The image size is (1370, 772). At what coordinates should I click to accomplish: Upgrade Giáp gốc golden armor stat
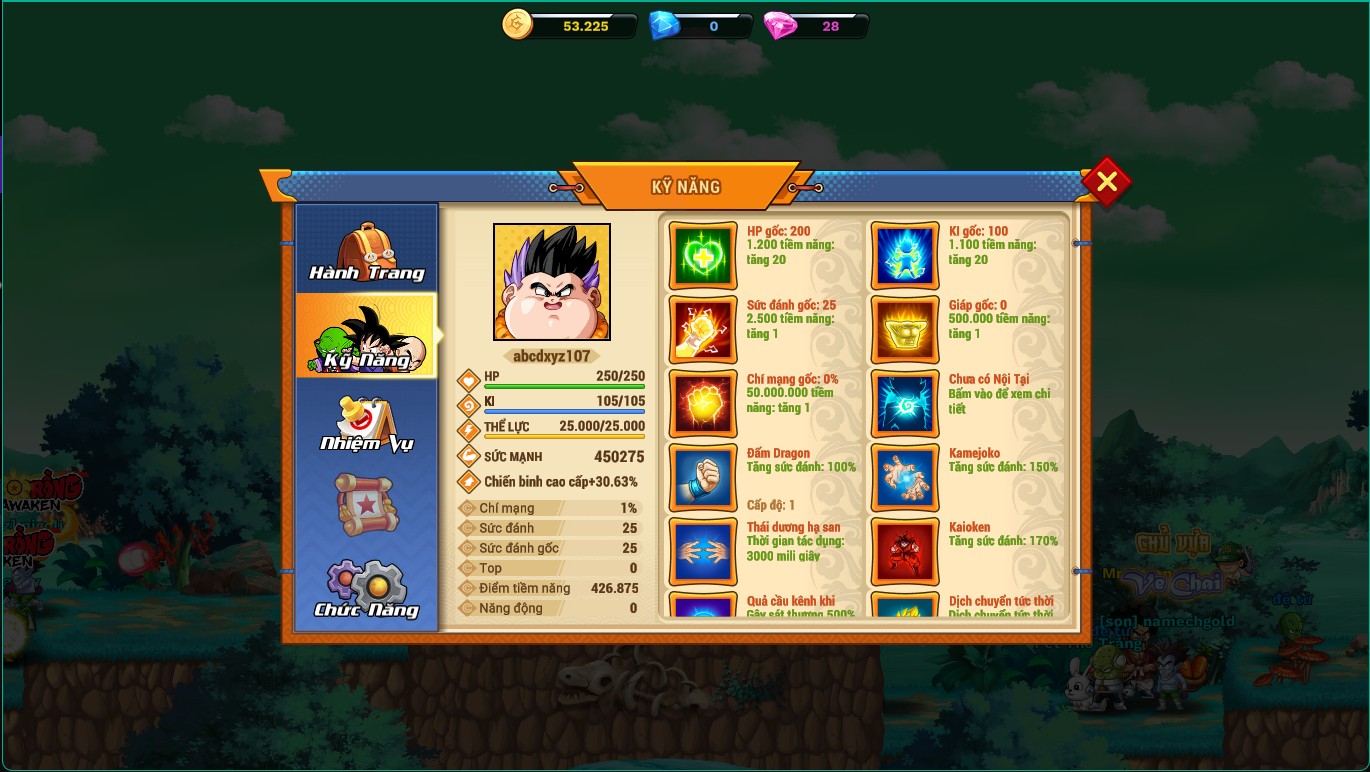[x=905, y=330]
